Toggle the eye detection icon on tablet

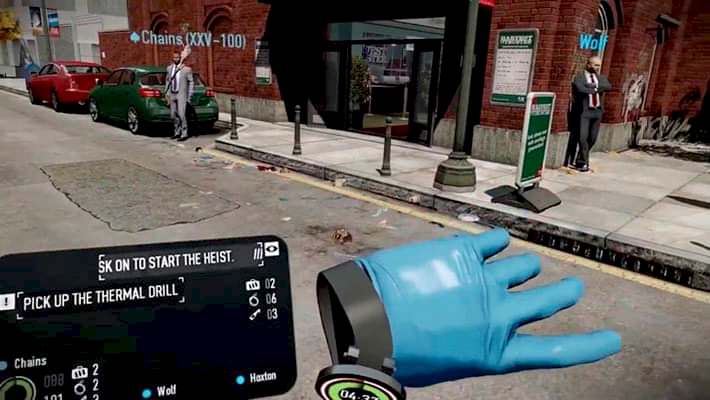(271, 249)
